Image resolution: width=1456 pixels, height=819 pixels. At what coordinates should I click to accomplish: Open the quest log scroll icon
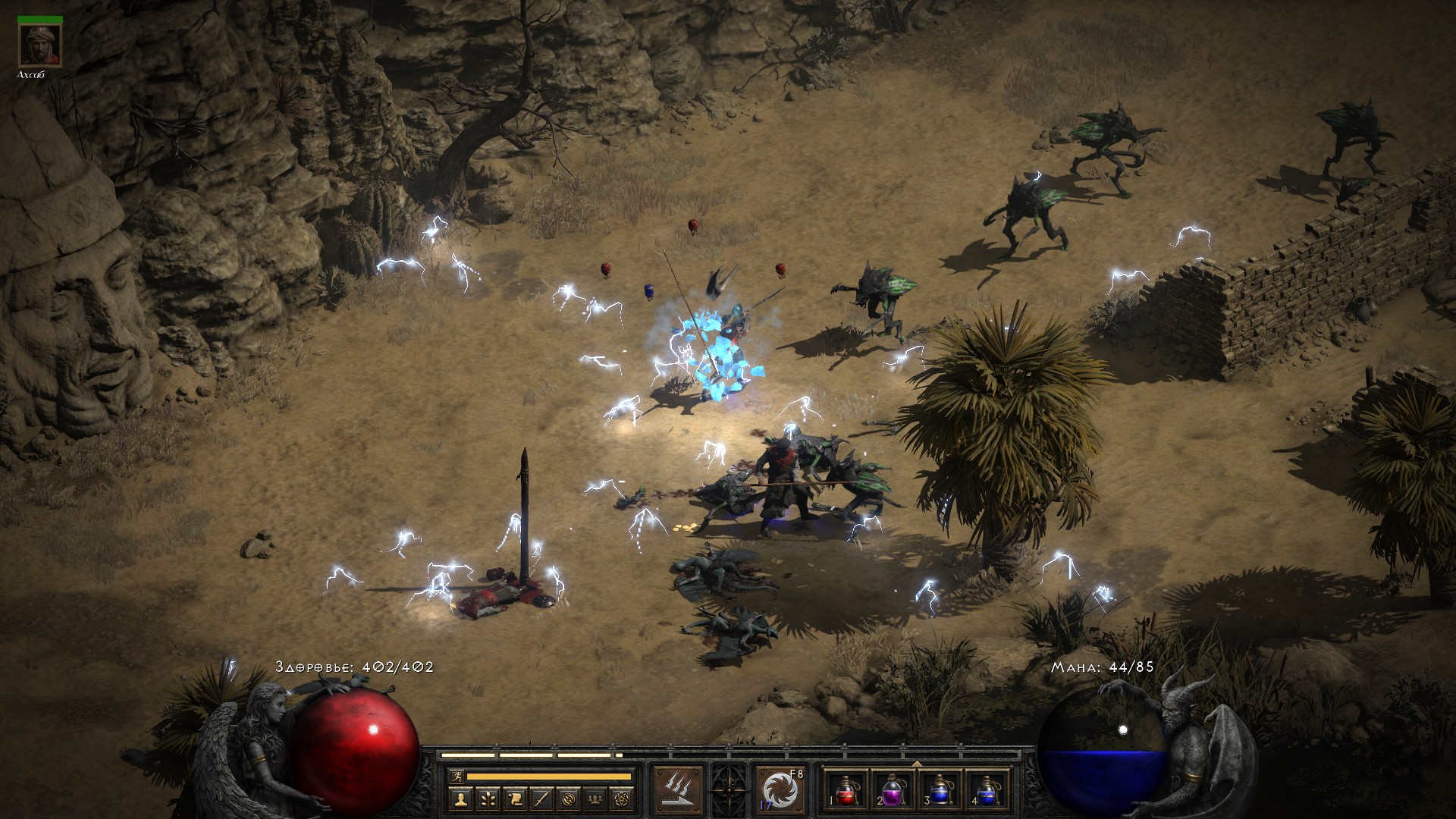pyautogui.click(x=515, y=798)
